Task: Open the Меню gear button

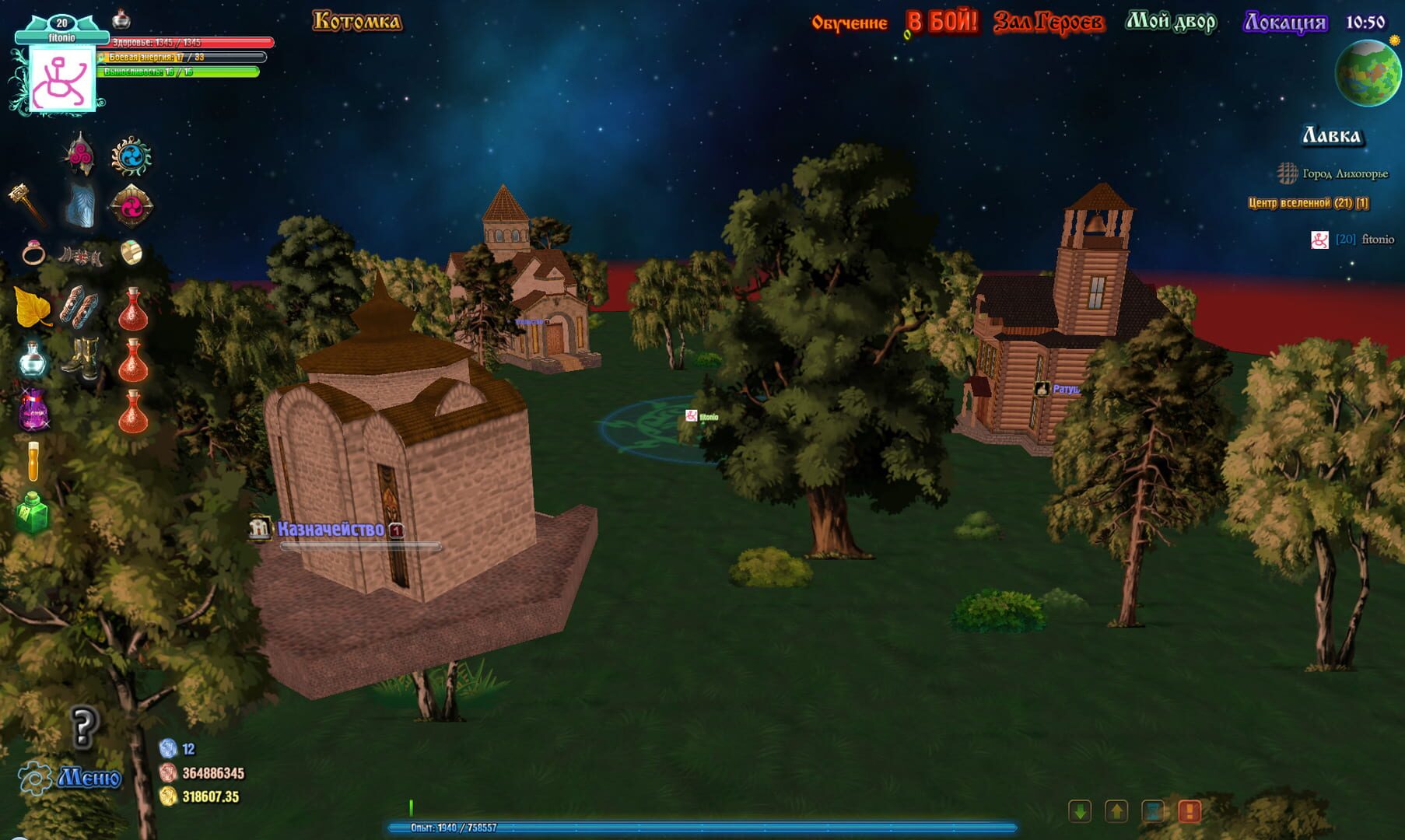Action: coord(70,777)
